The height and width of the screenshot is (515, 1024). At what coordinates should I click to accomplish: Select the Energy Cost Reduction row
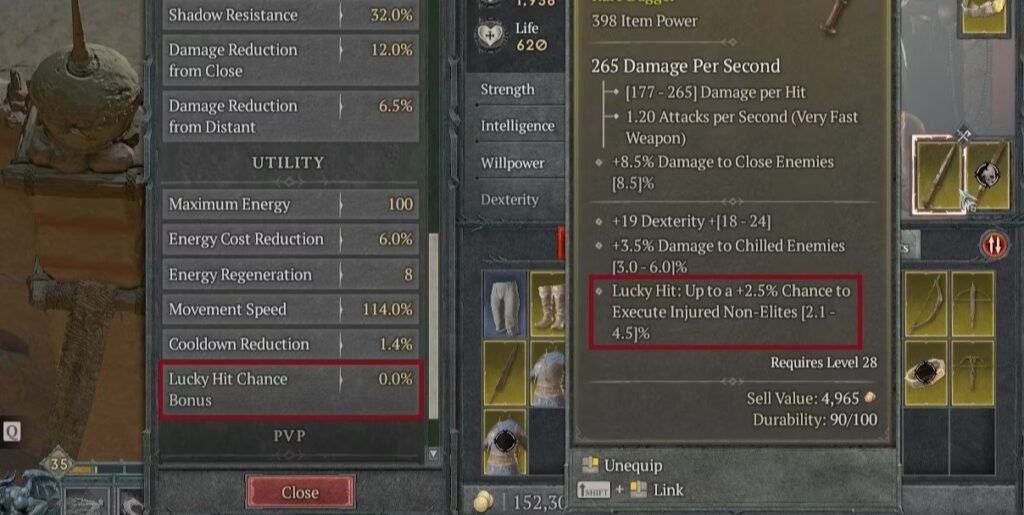[x=290, y=239]
